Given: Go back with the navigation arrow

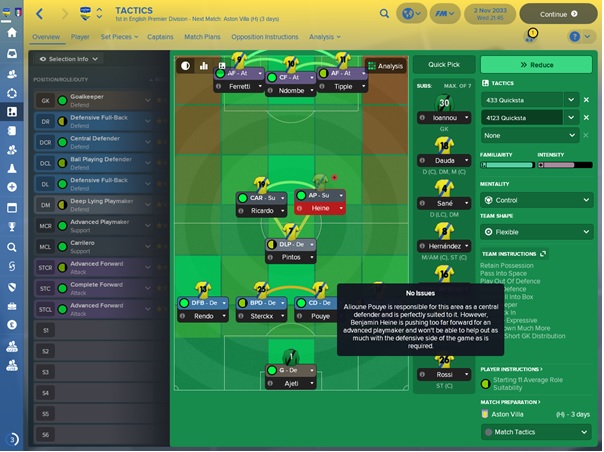Looking at the screenshot, I should point(40,14).
